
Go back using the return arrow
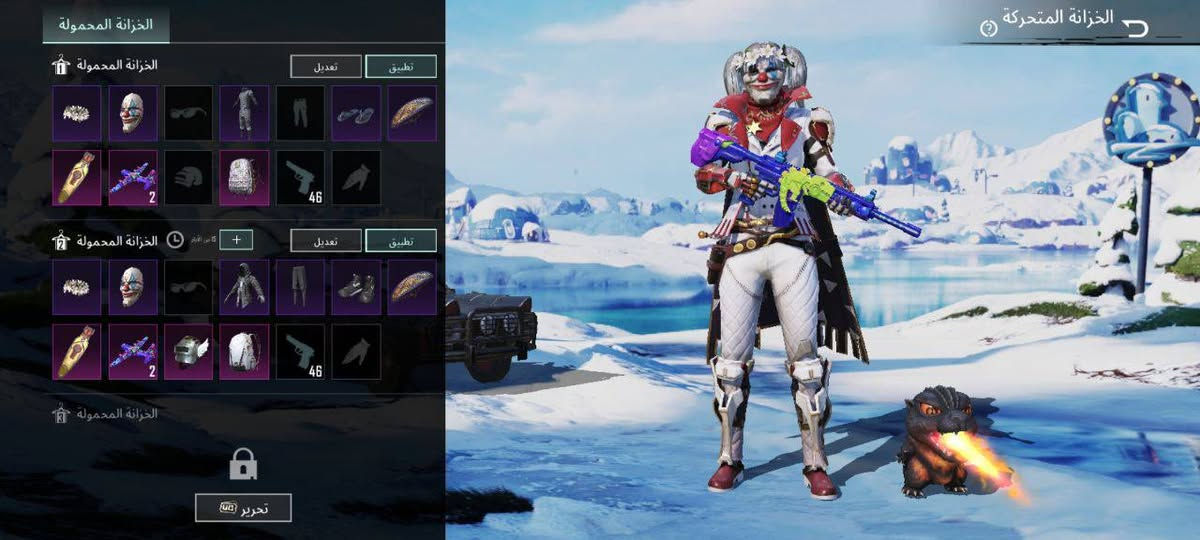click(x=1136, y=27)
